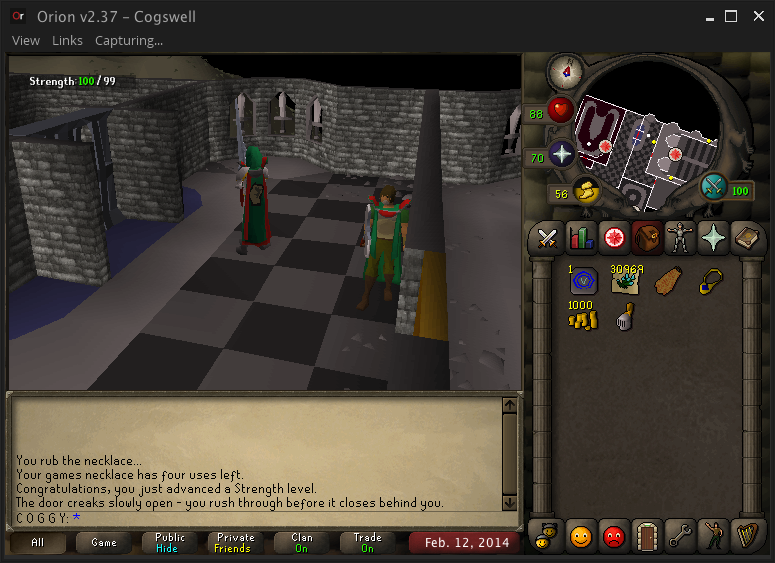The image size is (775, 563).
Task: Toggle quick prayers using the prayer orb
Action: click(x=561, y=155)
